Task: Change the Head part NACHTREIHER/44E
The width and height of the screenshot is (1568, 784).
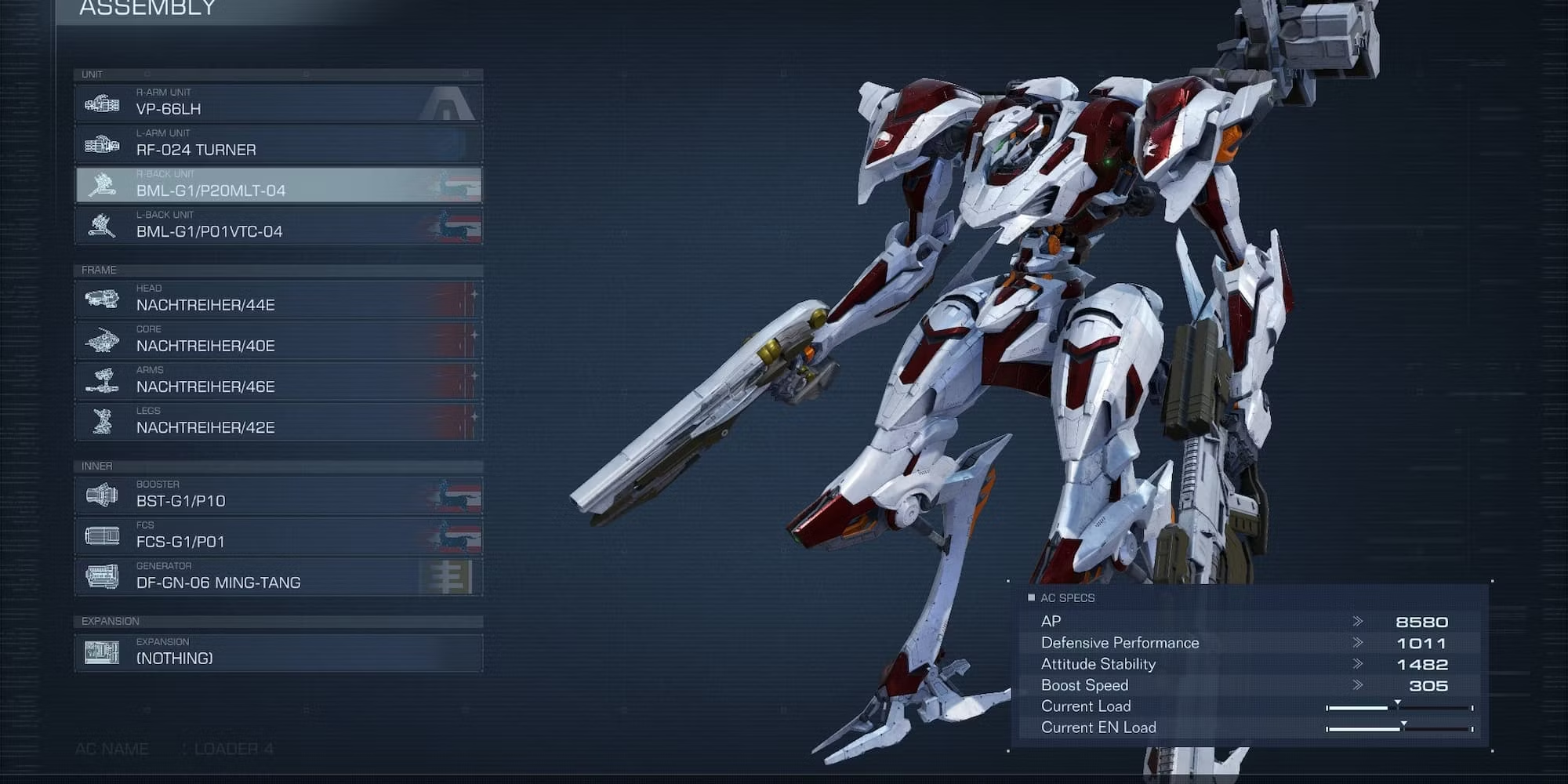Action: (x=278, y=299)
